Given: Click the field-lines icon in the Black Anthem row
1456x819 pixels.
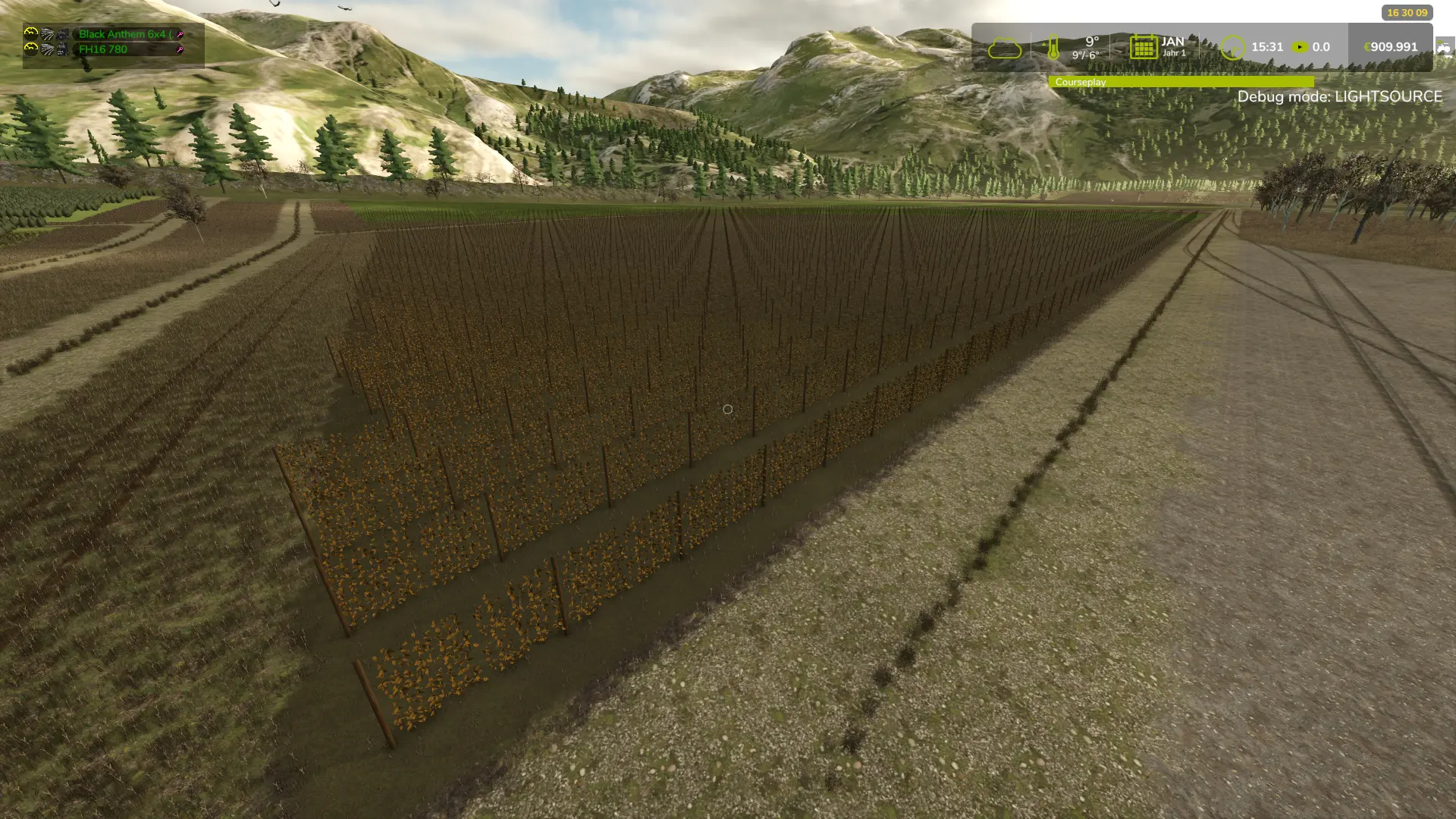Looking at the screenshot, I should (47, 34).
